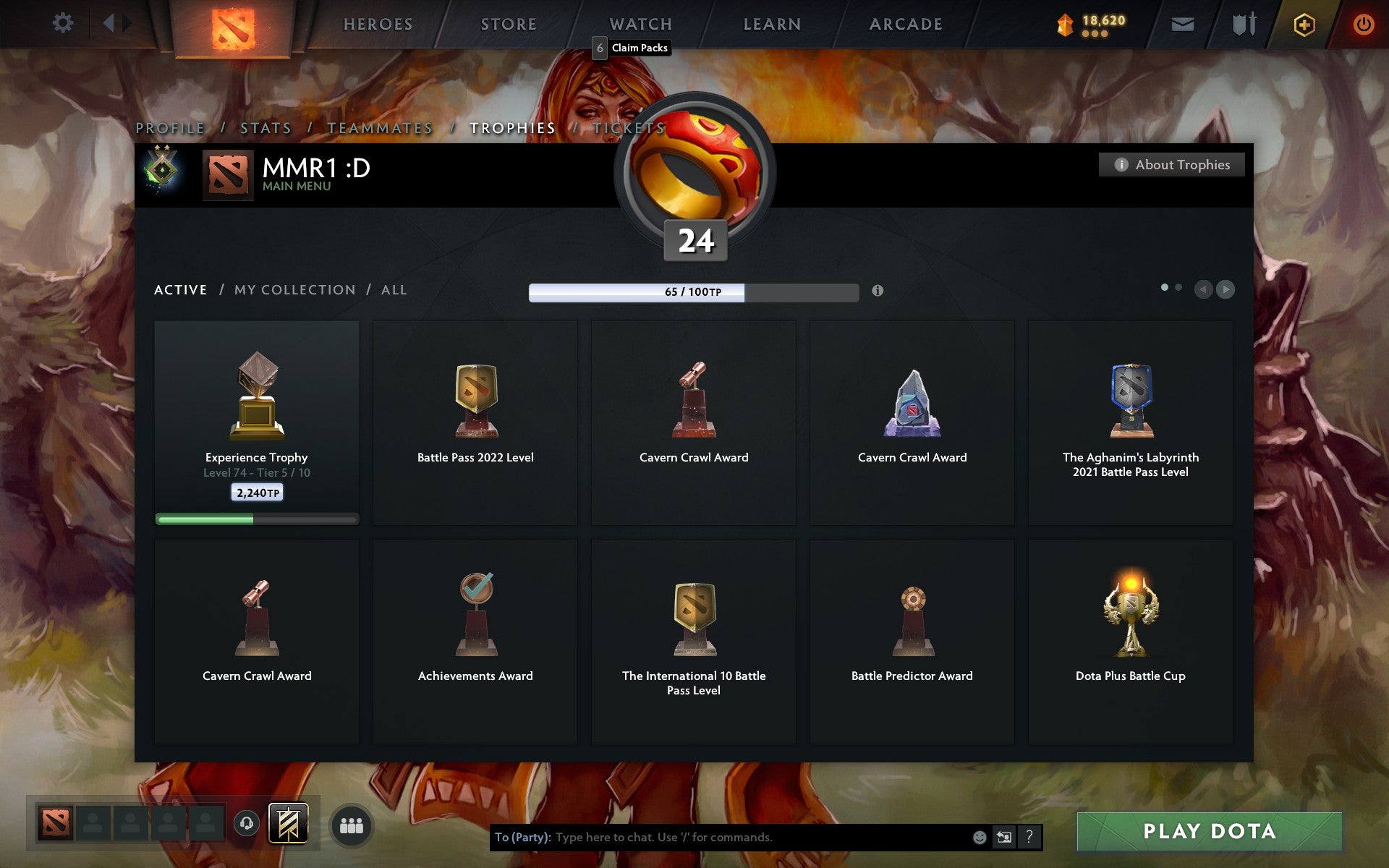
Task: Open the Armory shield and sword icon
Action: coord(1244,24)
